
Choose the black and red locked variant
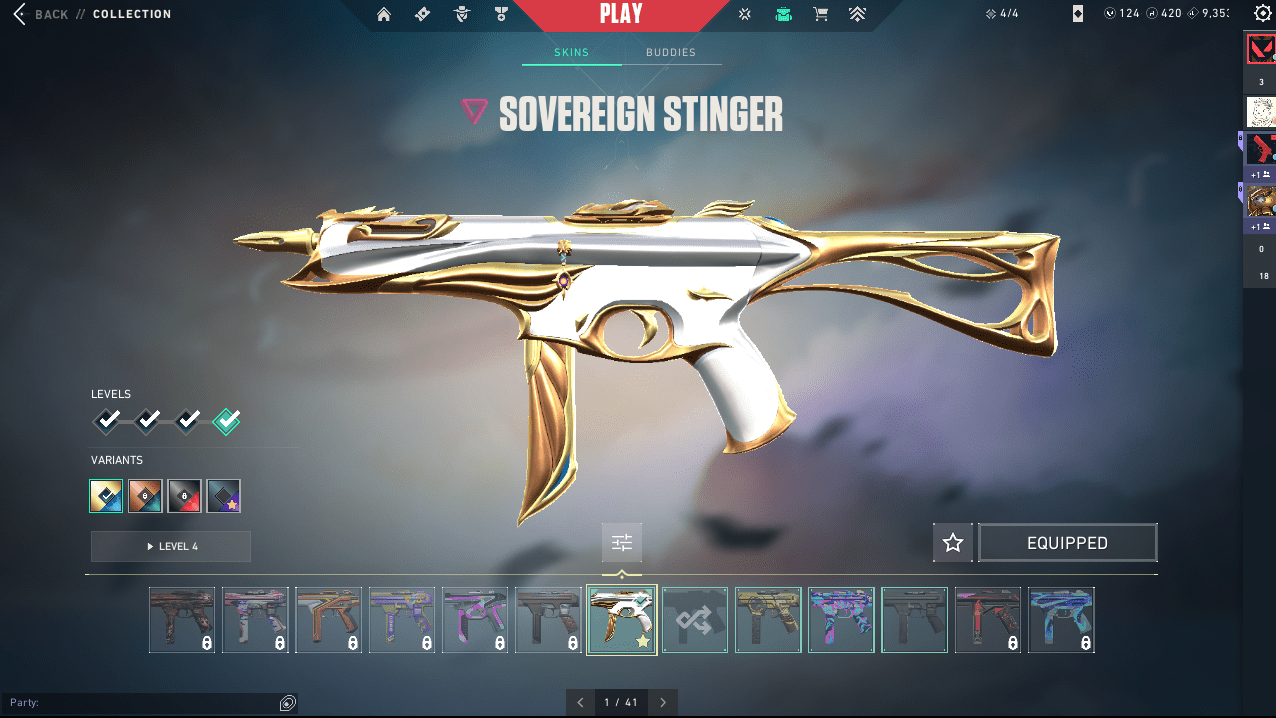click(x=184, y=496)
